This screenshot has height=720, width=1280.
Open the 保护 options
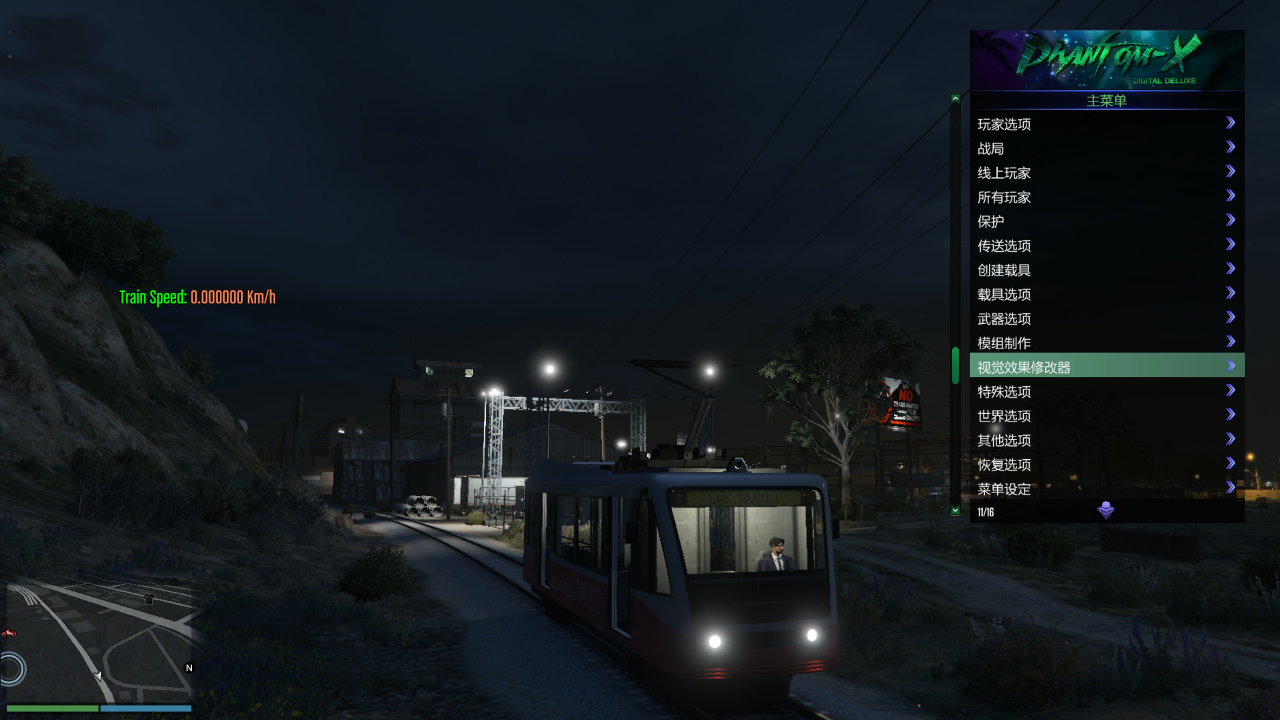(x=1105, y=221)
